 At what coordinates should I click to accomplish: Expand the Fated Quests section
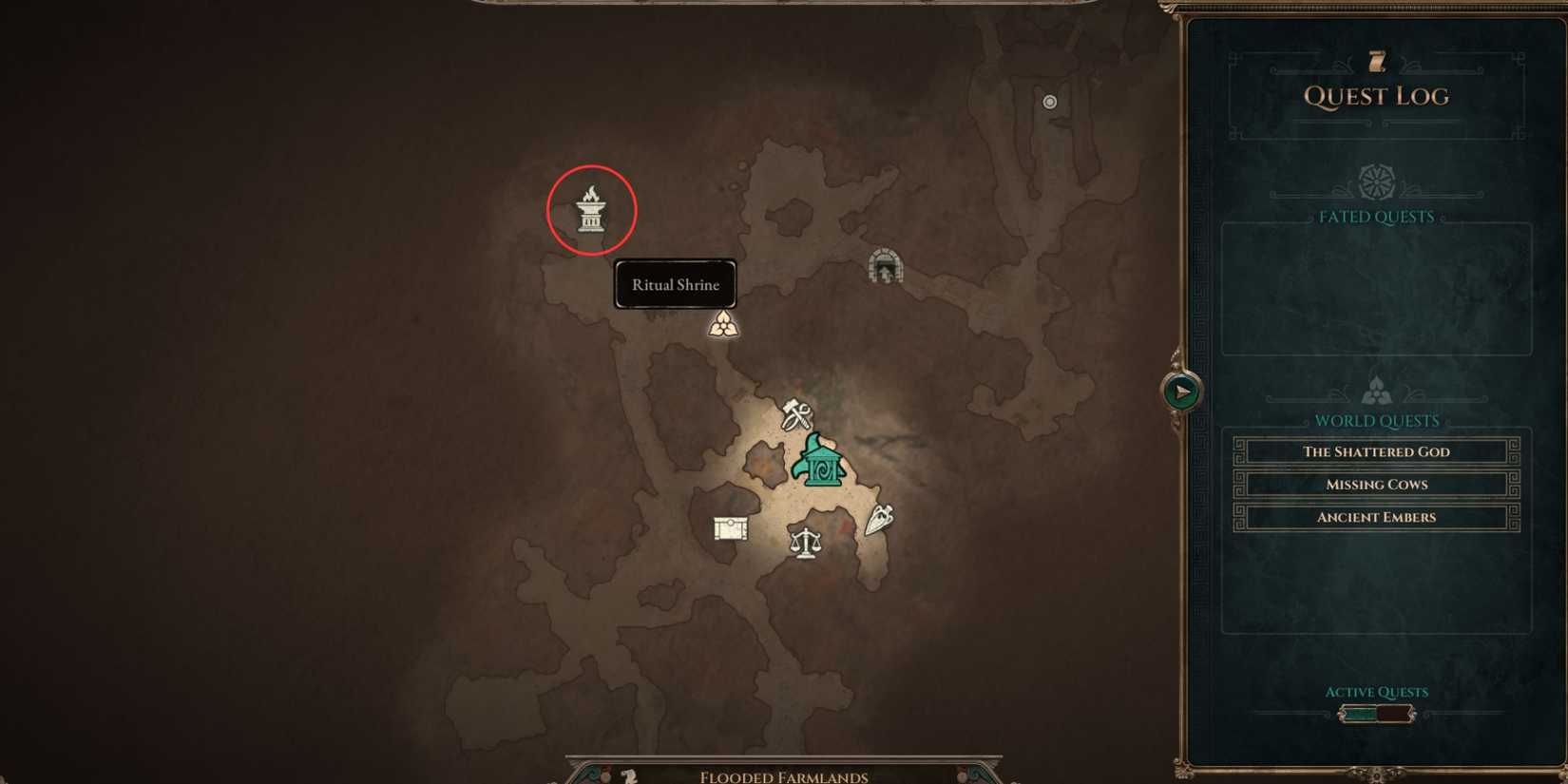tap(1376, 217)
